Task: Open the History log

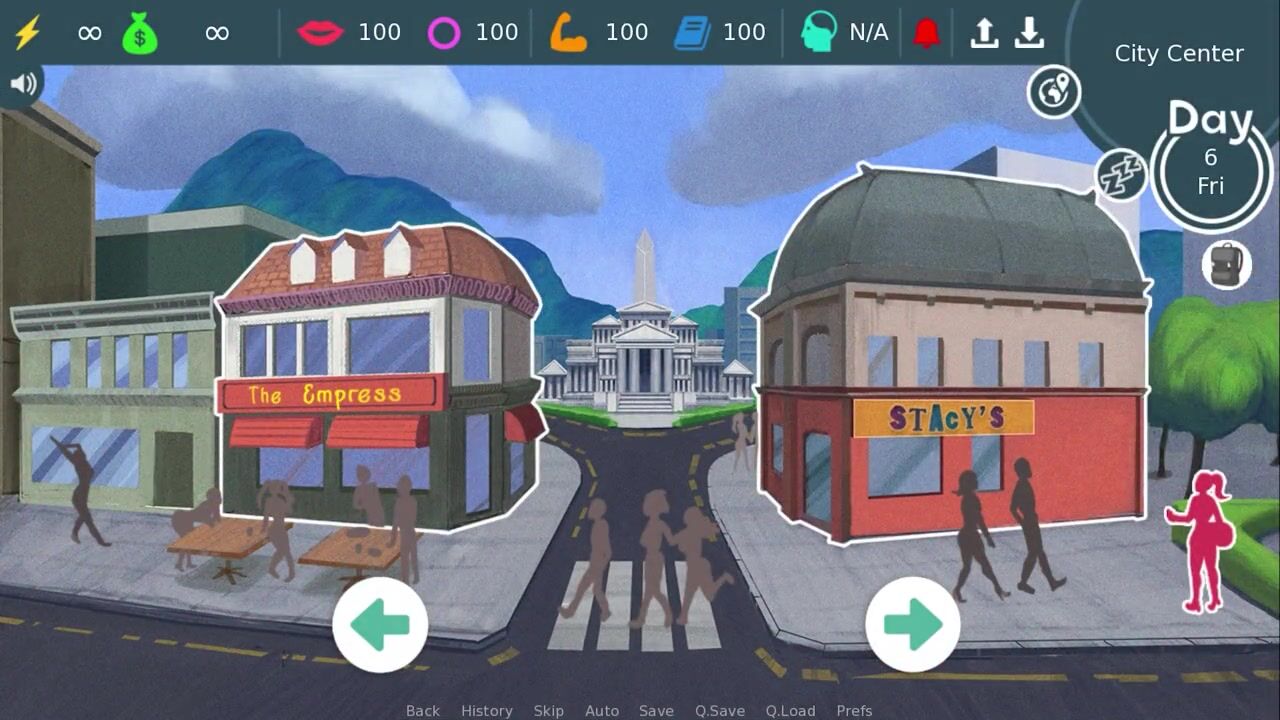Action: (486, 710)
